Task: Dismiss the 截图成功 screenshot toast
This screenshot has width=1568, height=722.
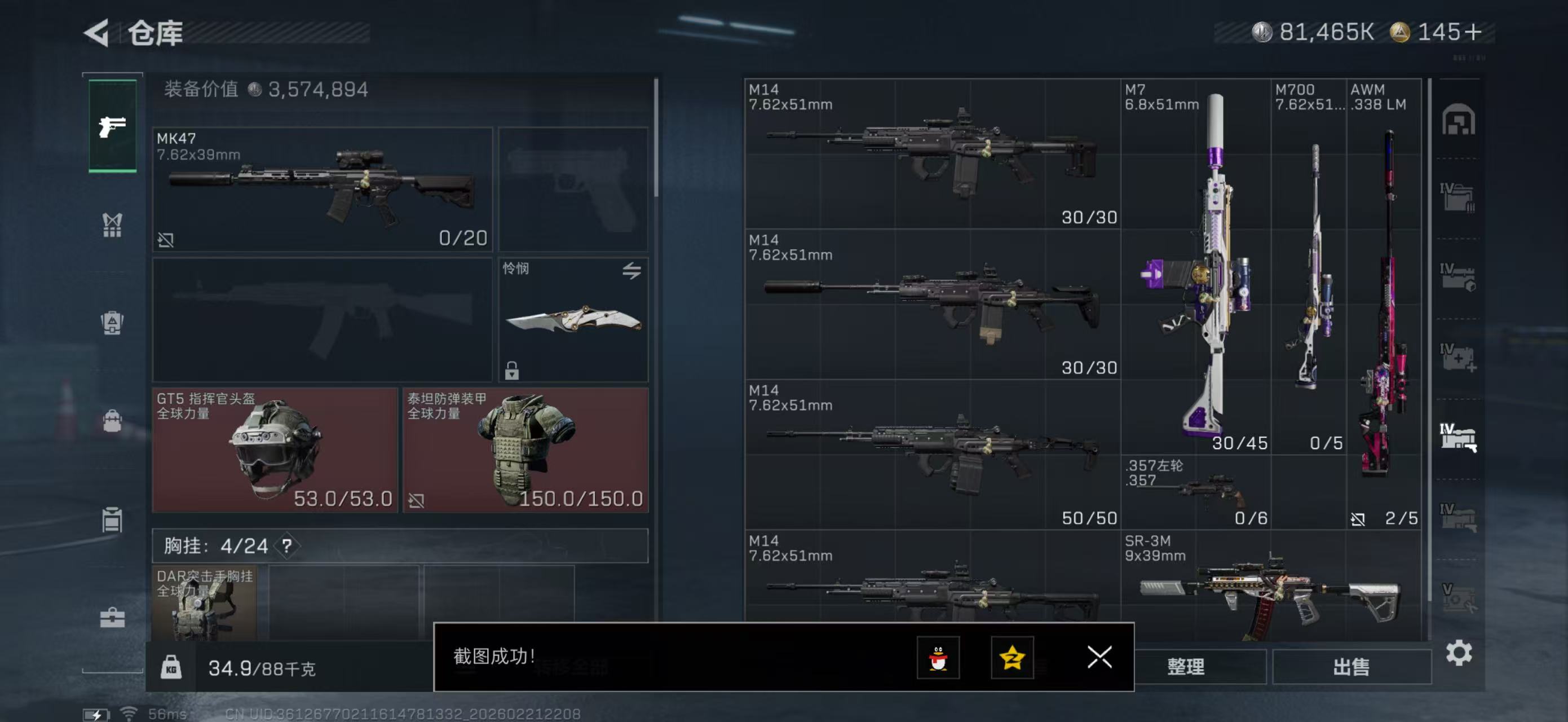Action: pyautogui.click(x=1099, y=658)
